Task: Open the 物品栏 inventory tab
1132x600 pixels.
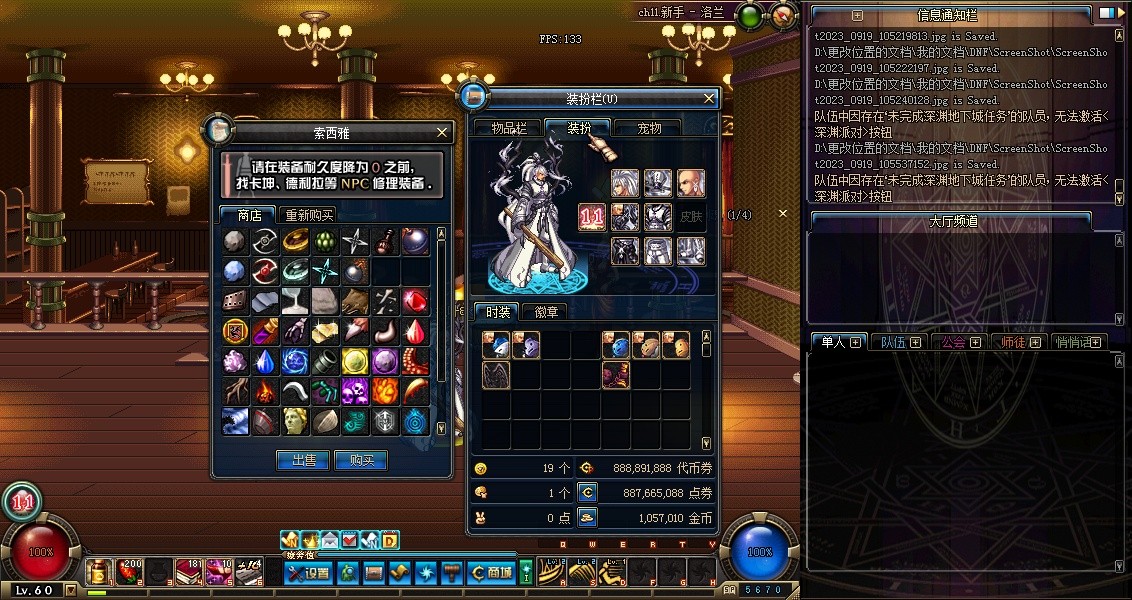Action: 508,128
